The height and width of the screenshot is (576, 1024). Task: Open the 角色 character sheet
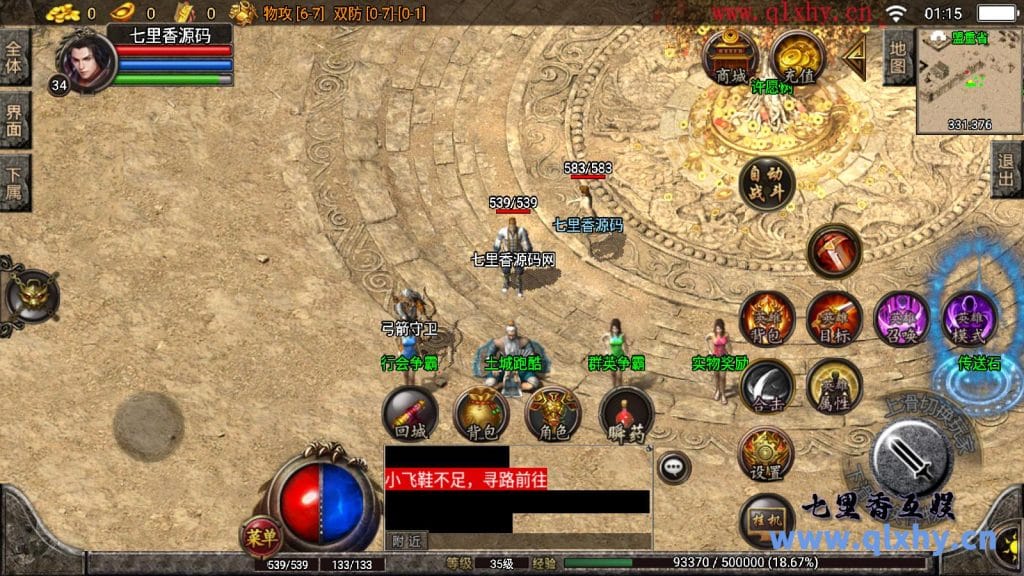coord(553,414)
